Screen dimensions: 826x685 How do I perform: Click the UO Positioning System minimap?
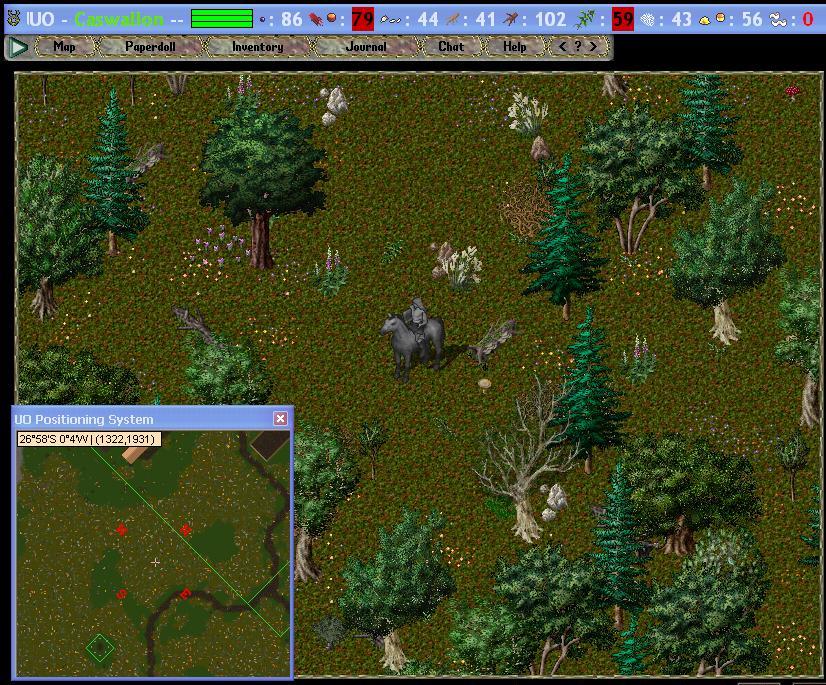[153, 560]
